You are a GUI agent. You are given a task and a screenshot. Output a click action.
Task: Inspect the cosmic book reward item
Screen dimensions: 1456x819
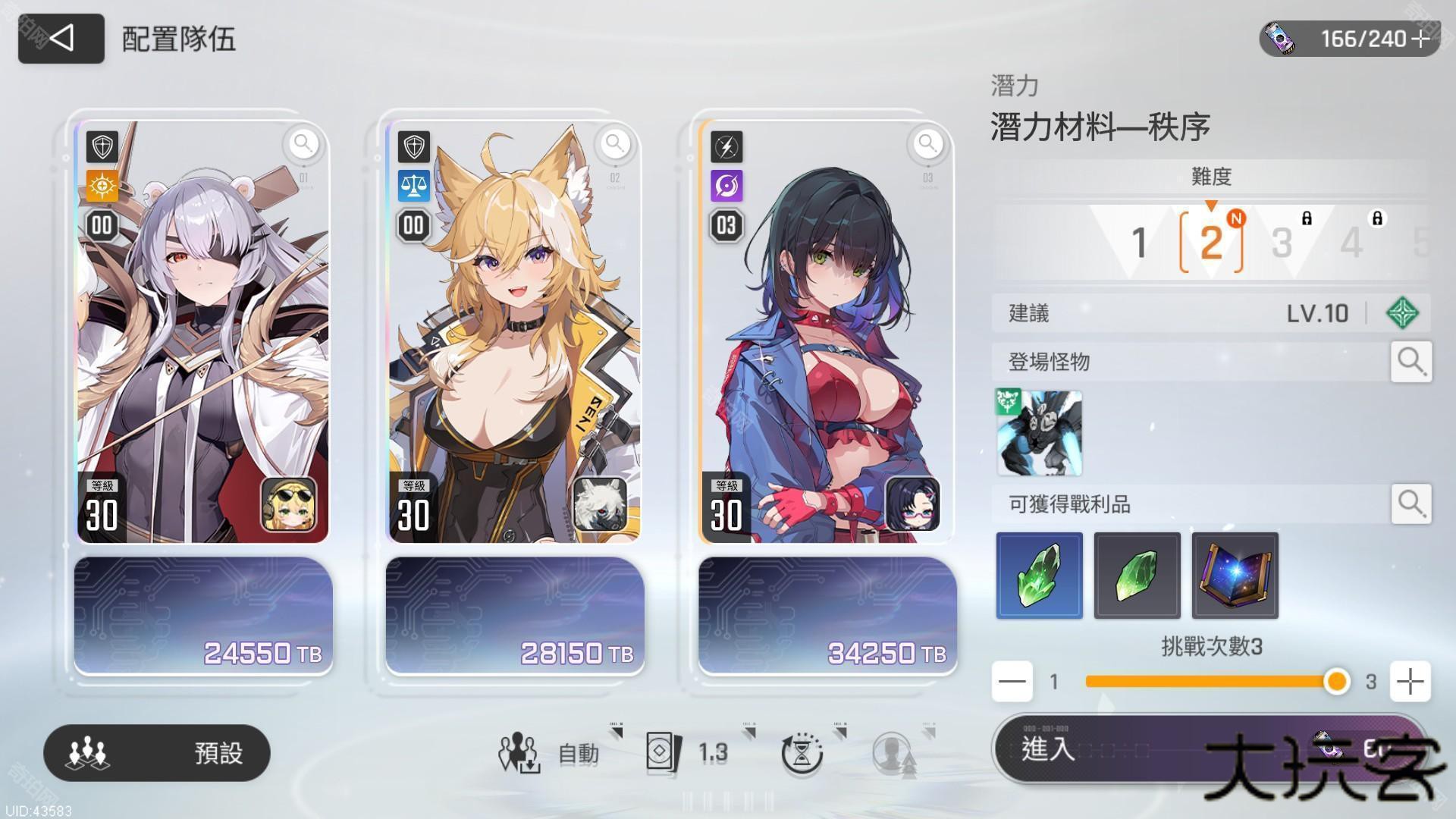coord(1235,576)
